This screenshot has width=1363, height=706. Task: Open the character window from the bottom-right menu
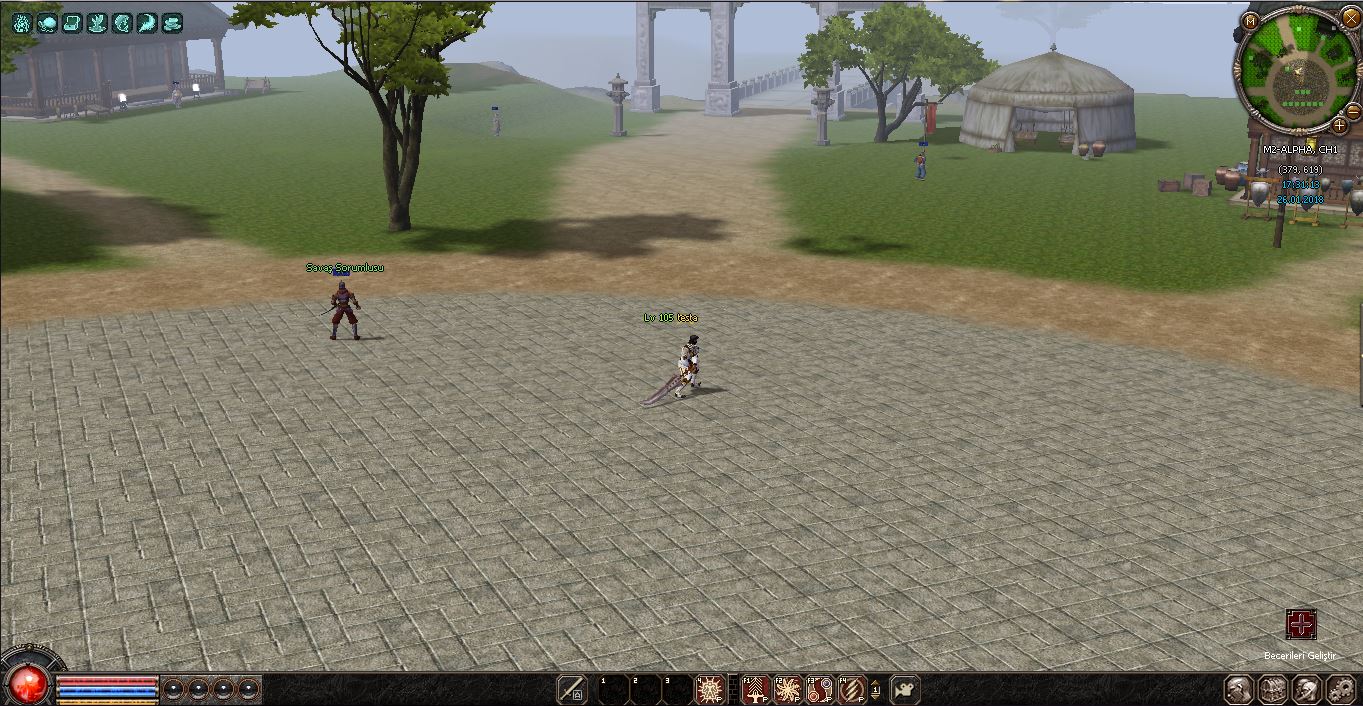coord(1239,689)
